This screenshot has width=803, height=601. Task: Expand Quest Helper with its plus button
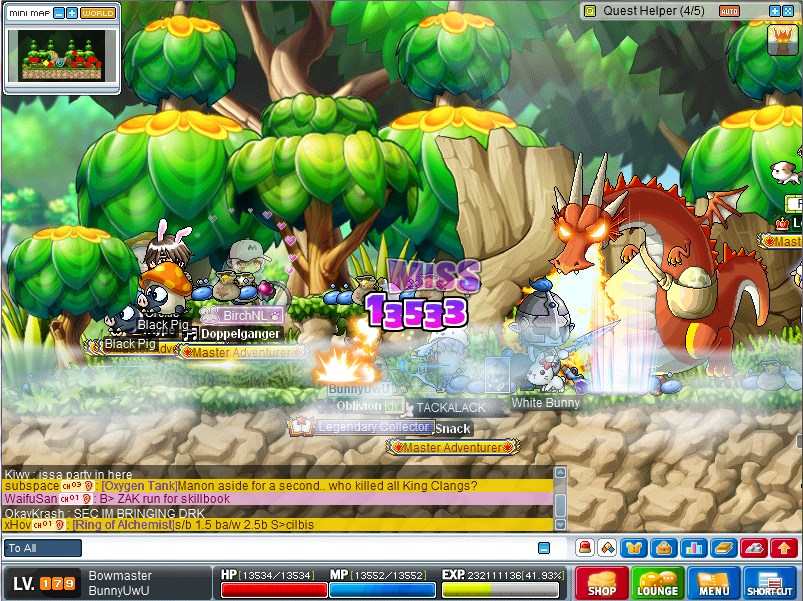pyautogui.click(x=774, y=11)
